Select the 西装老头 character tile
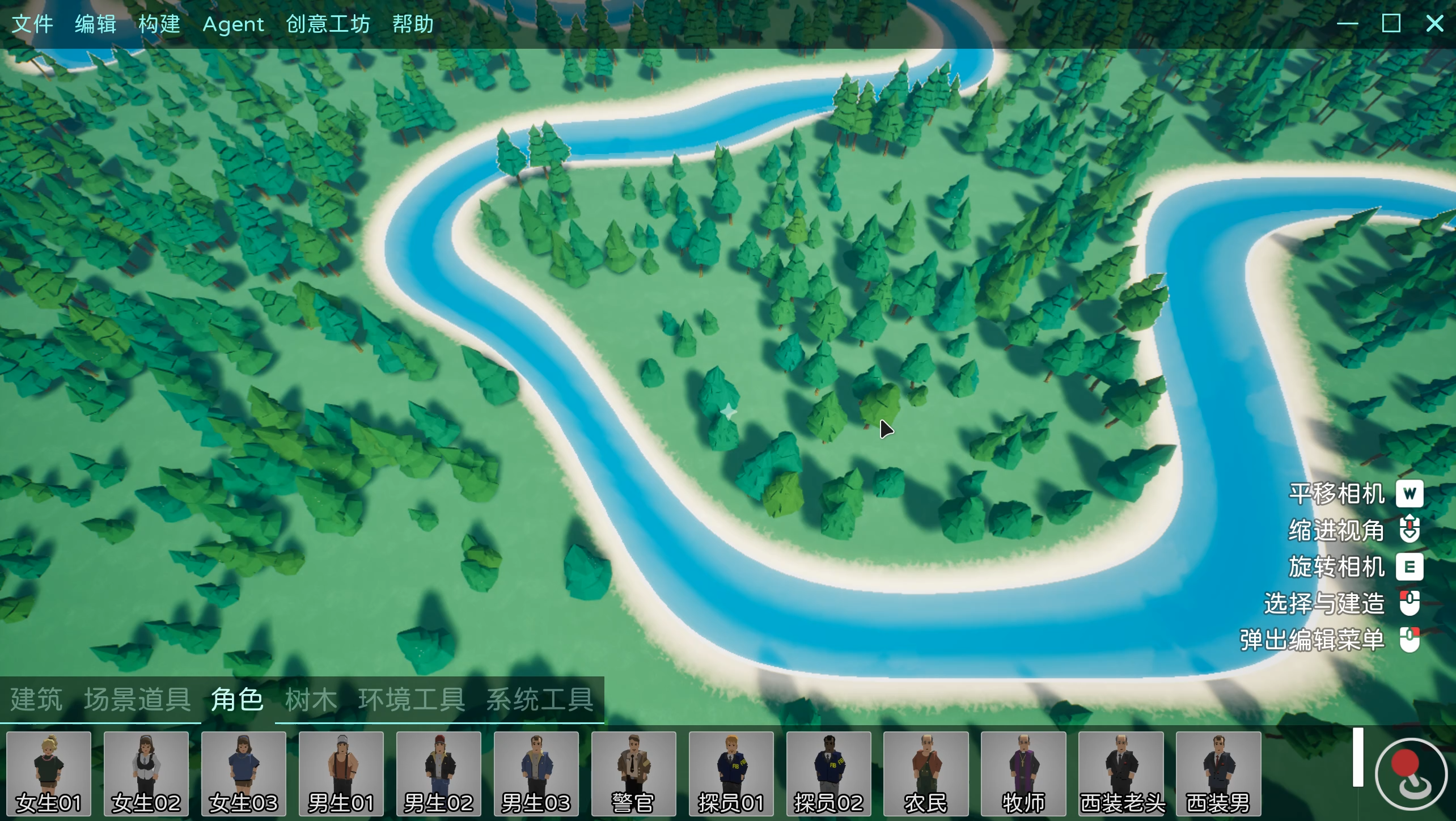 pyautogui.click(x=1121, y=773)
